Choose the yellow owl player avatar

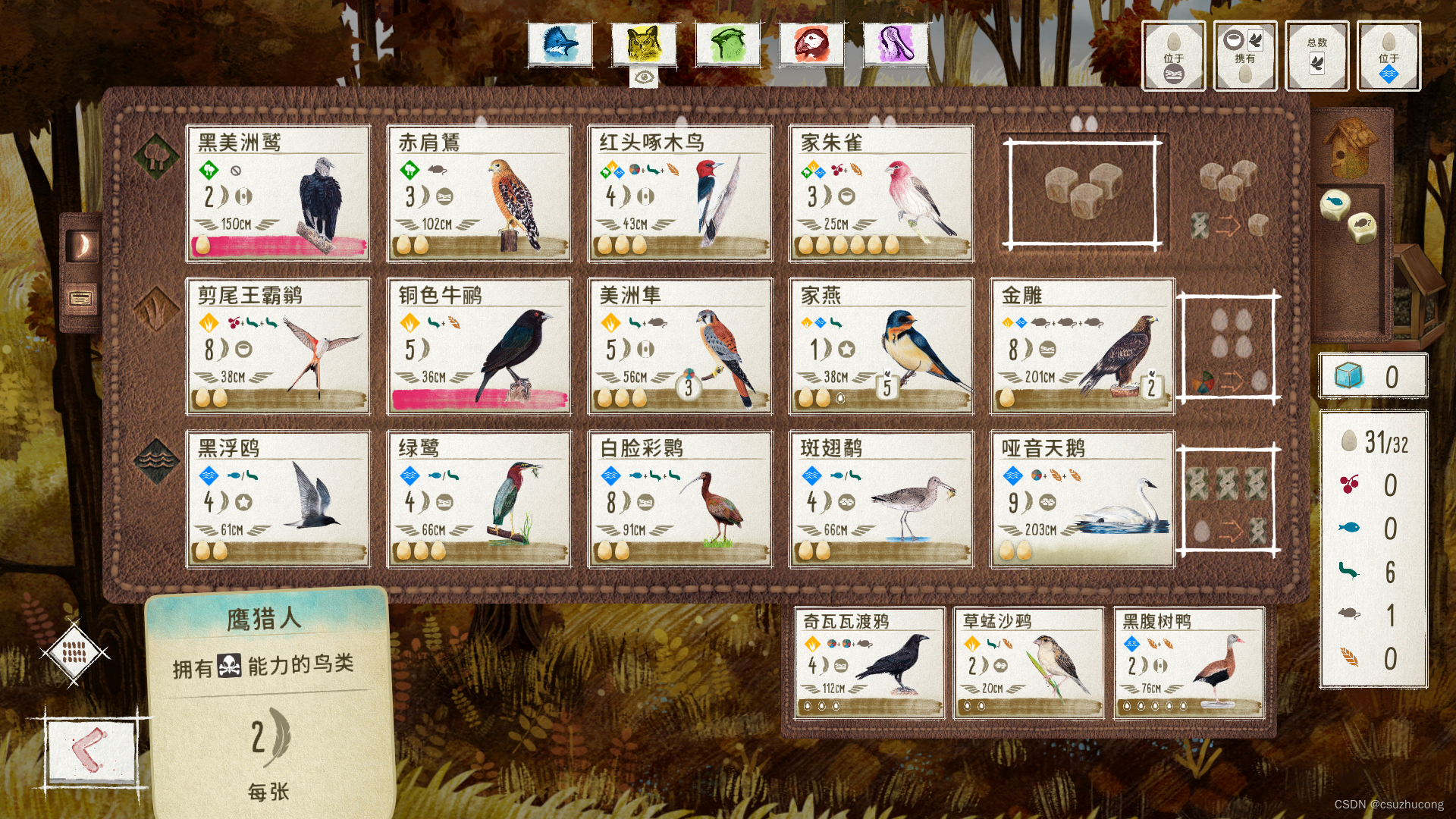click(644, 44)
